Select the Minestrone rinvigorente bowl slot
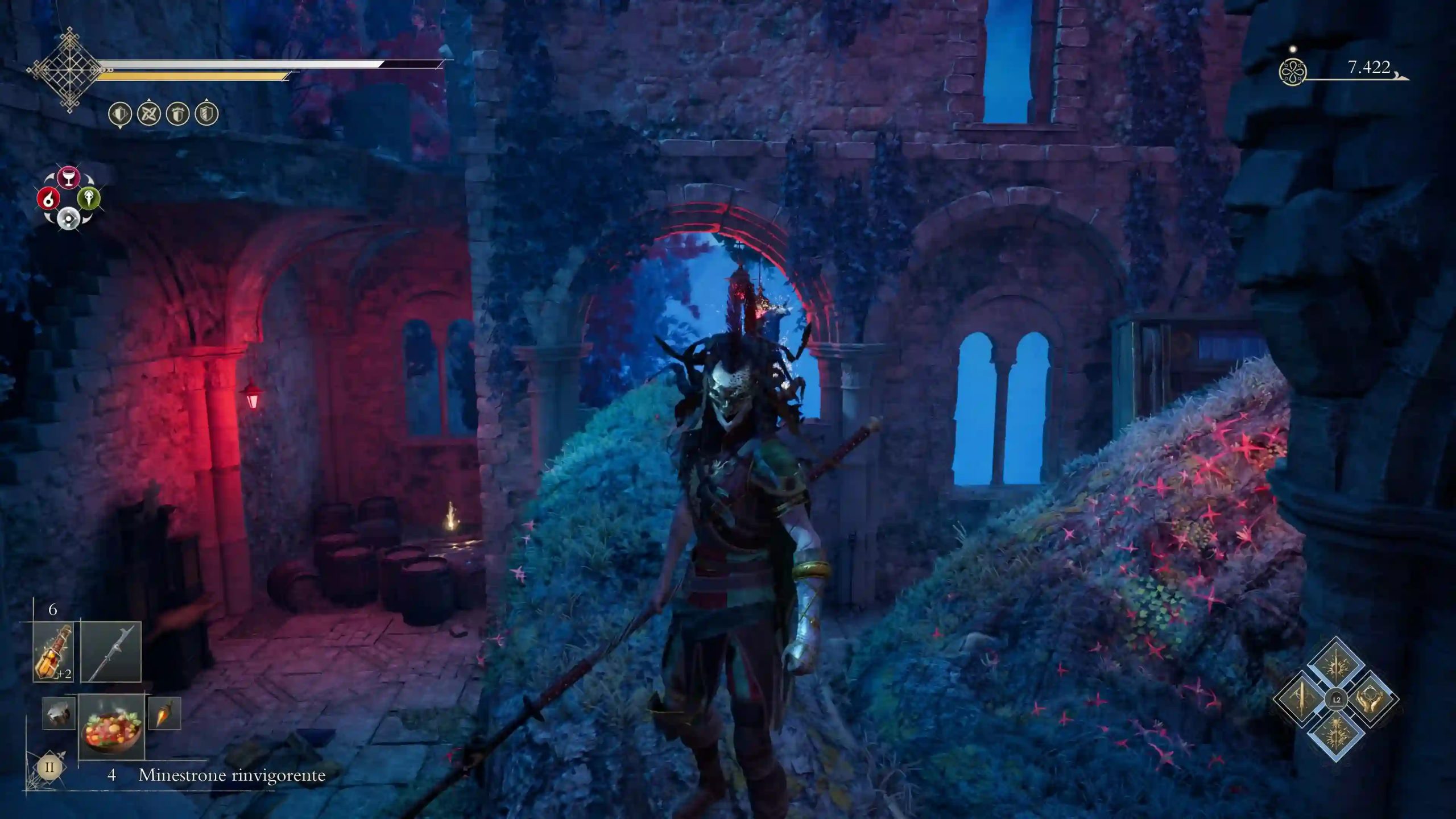Screen dimensions: 1456x819 click(111, 726)
